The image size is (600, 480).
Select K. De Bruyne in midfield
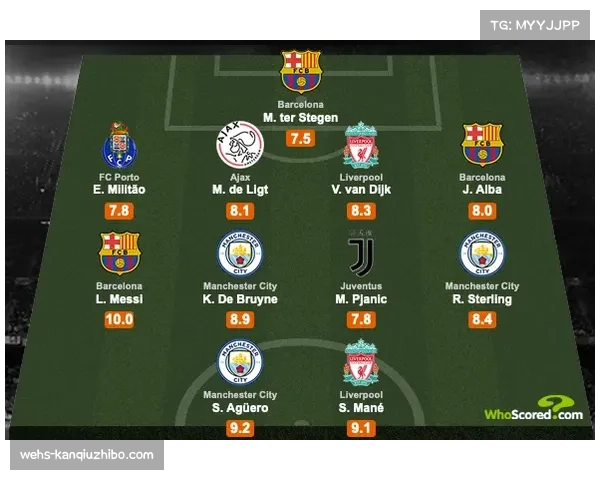240,299
